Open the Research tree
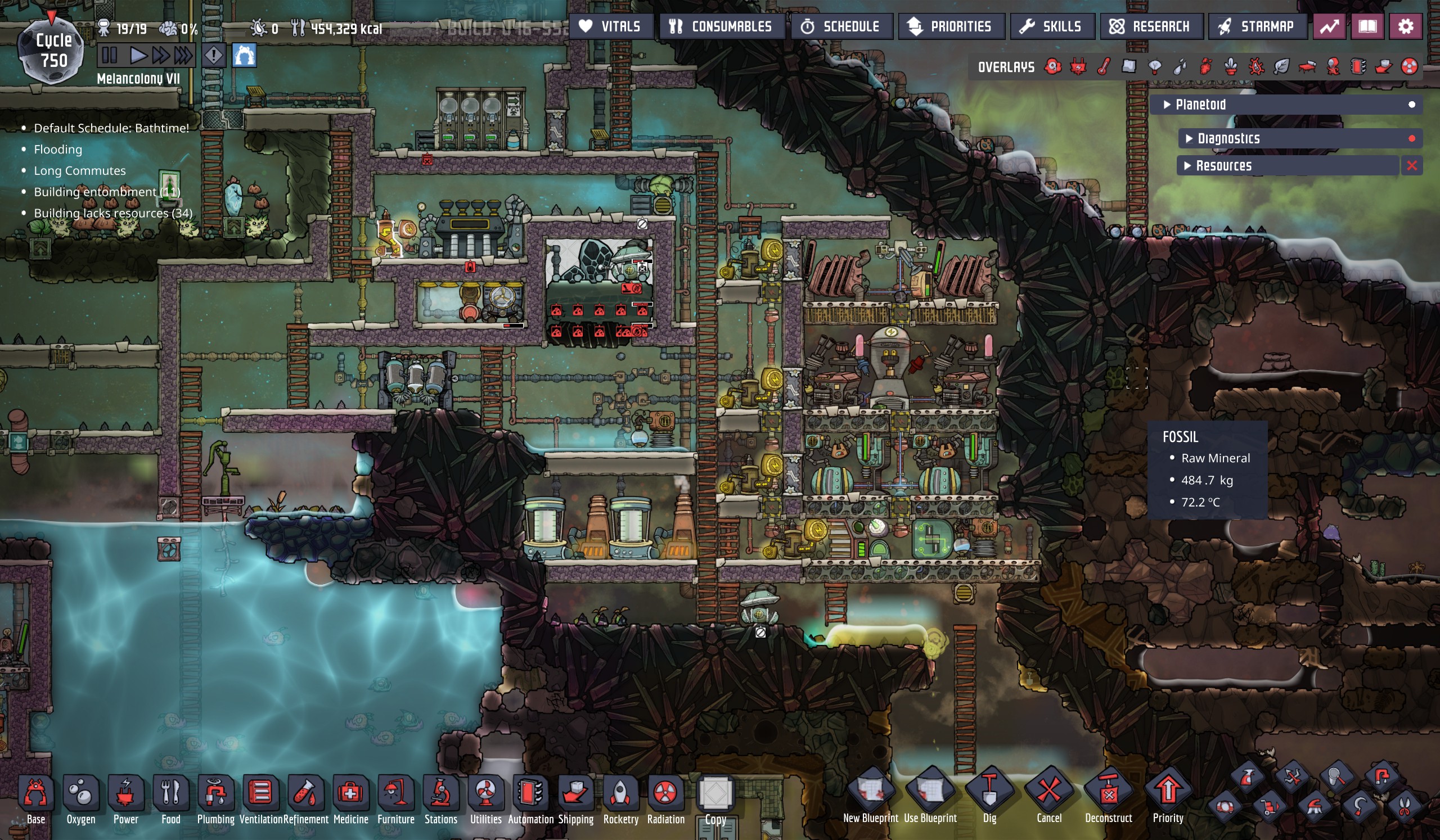This screenshot has width=1440, height=840. 1151,26
